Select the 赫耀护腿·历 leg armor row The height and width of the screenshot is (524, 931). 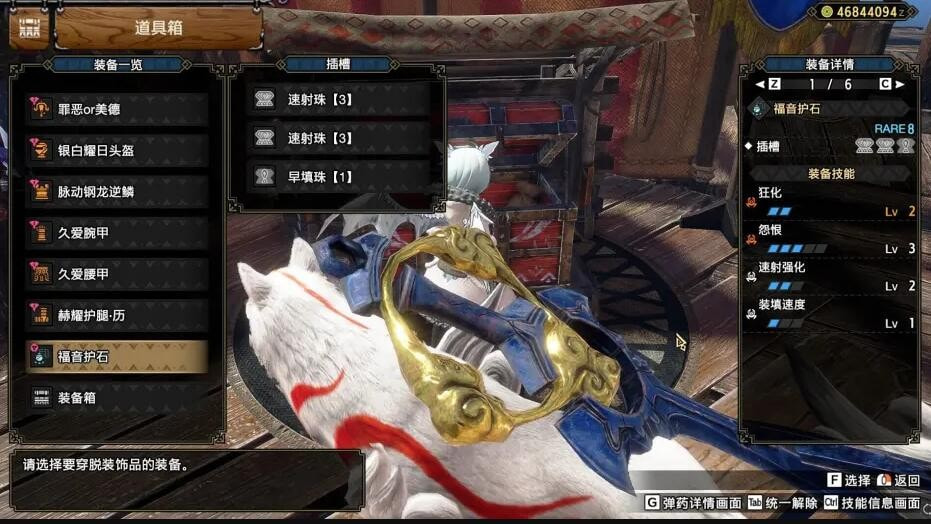(x=118, y=315)
